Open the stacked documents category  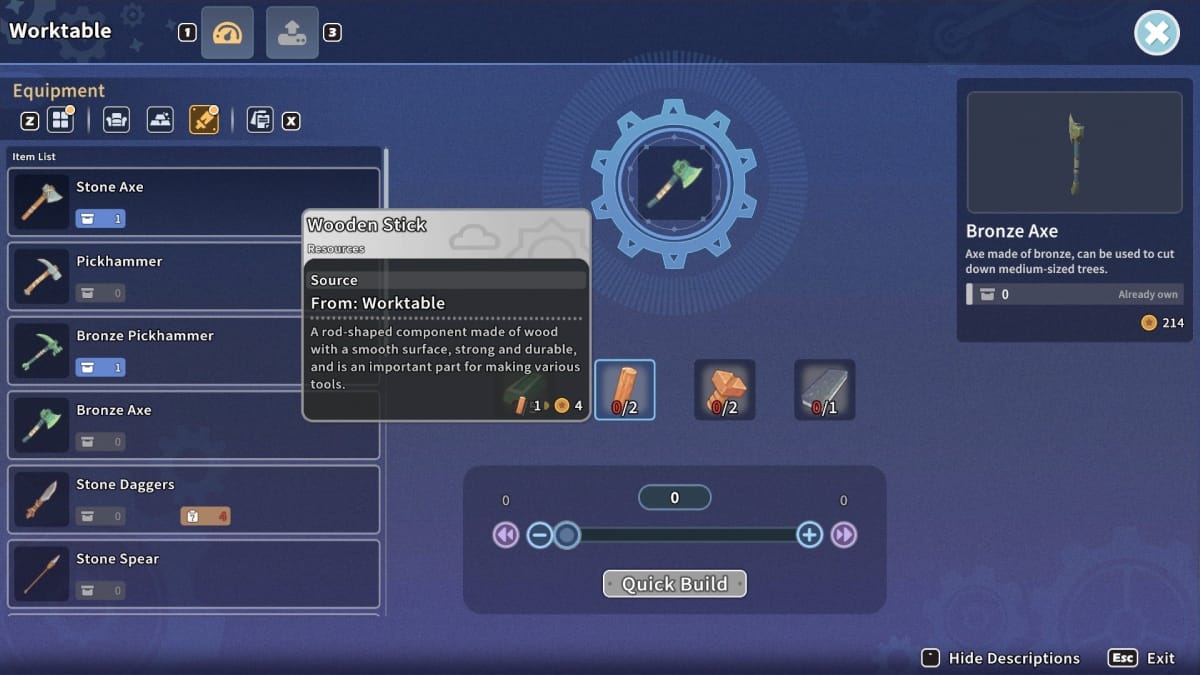pos(259,121)
